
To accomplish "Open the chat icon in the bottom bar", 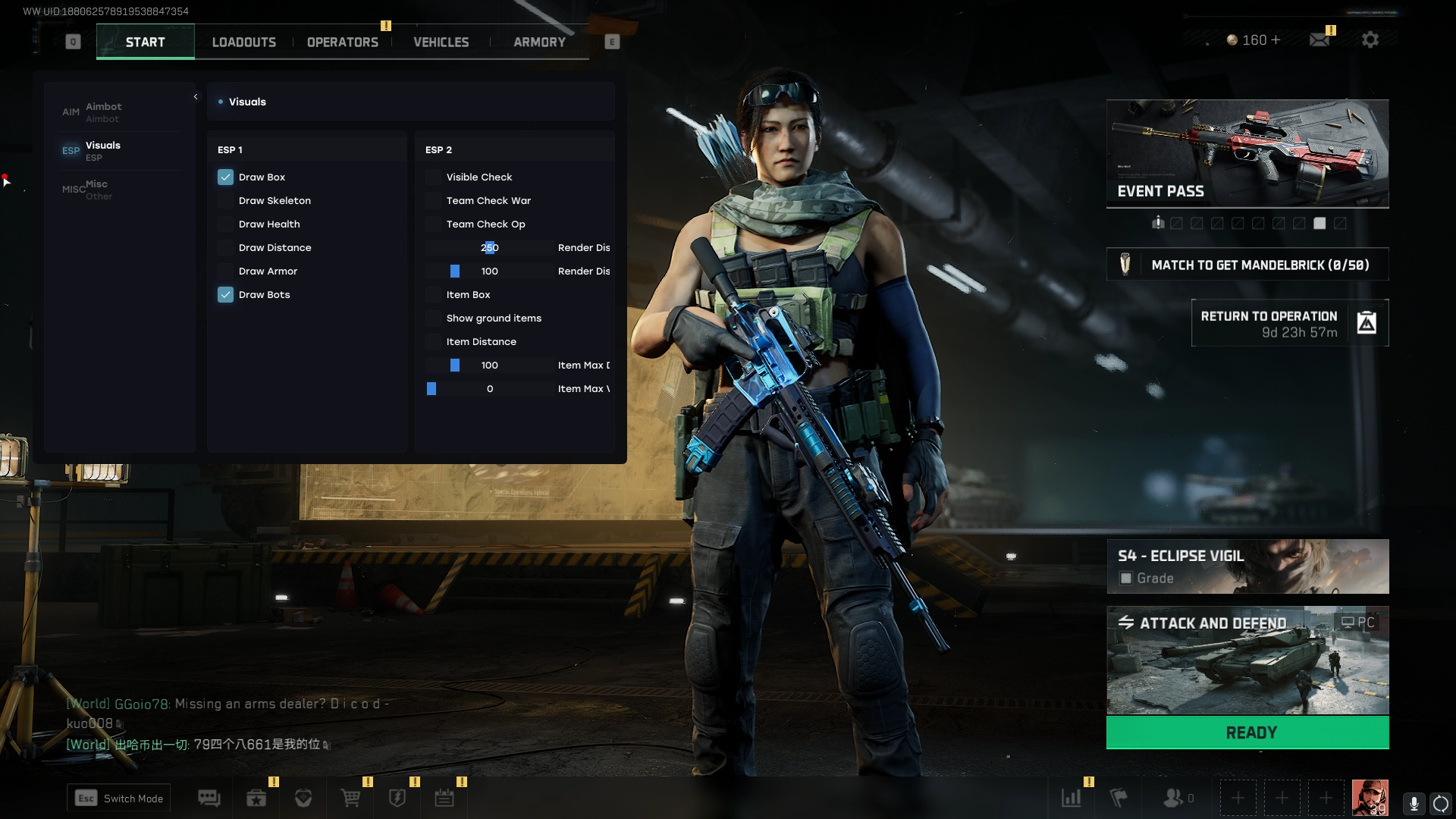I will coord(209,798).
